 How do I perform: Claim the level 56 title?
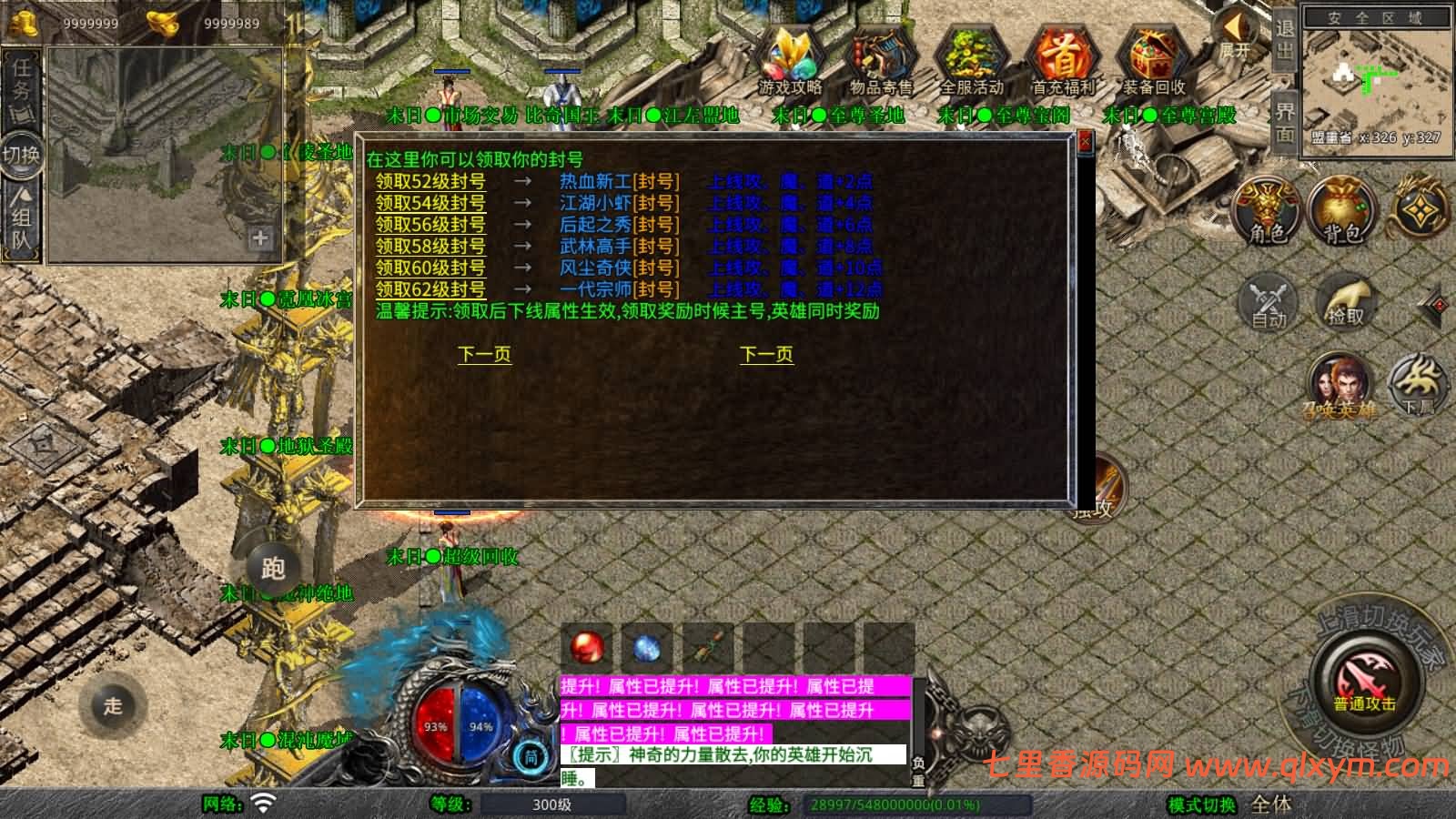[430, 225]
